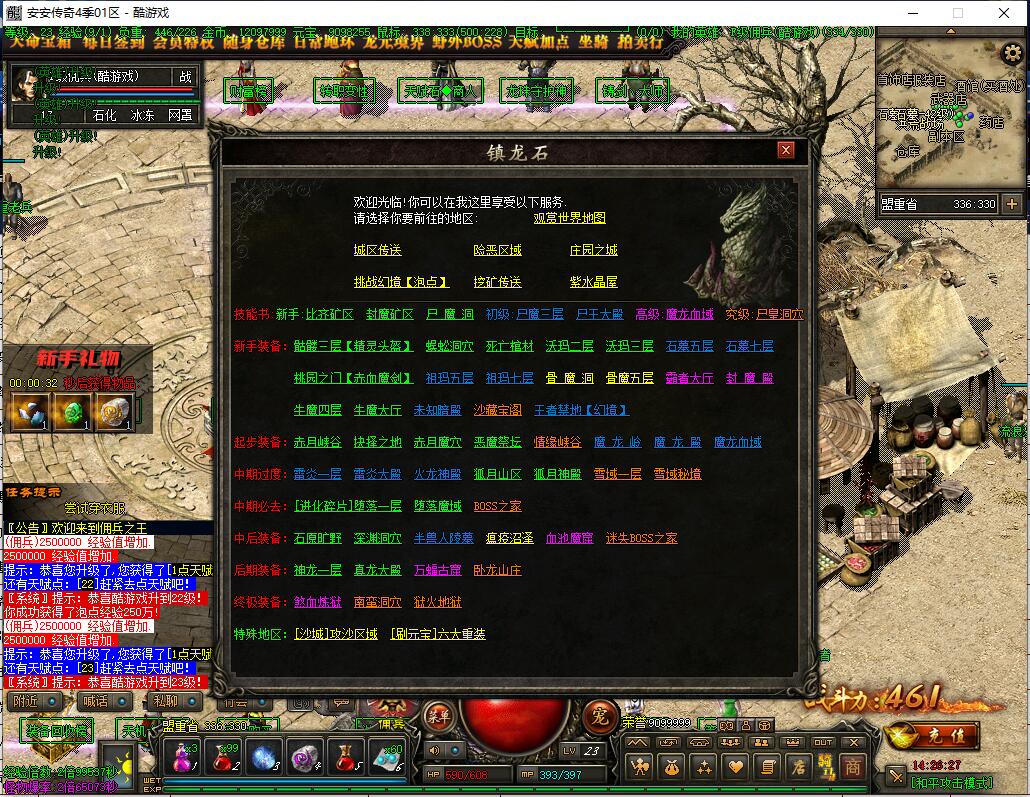The height and width of the screenshot is (797, 1030).
Task: Open the 观赏世界地图 world map link
Action: pyautogui.click(x=569, y=218)
